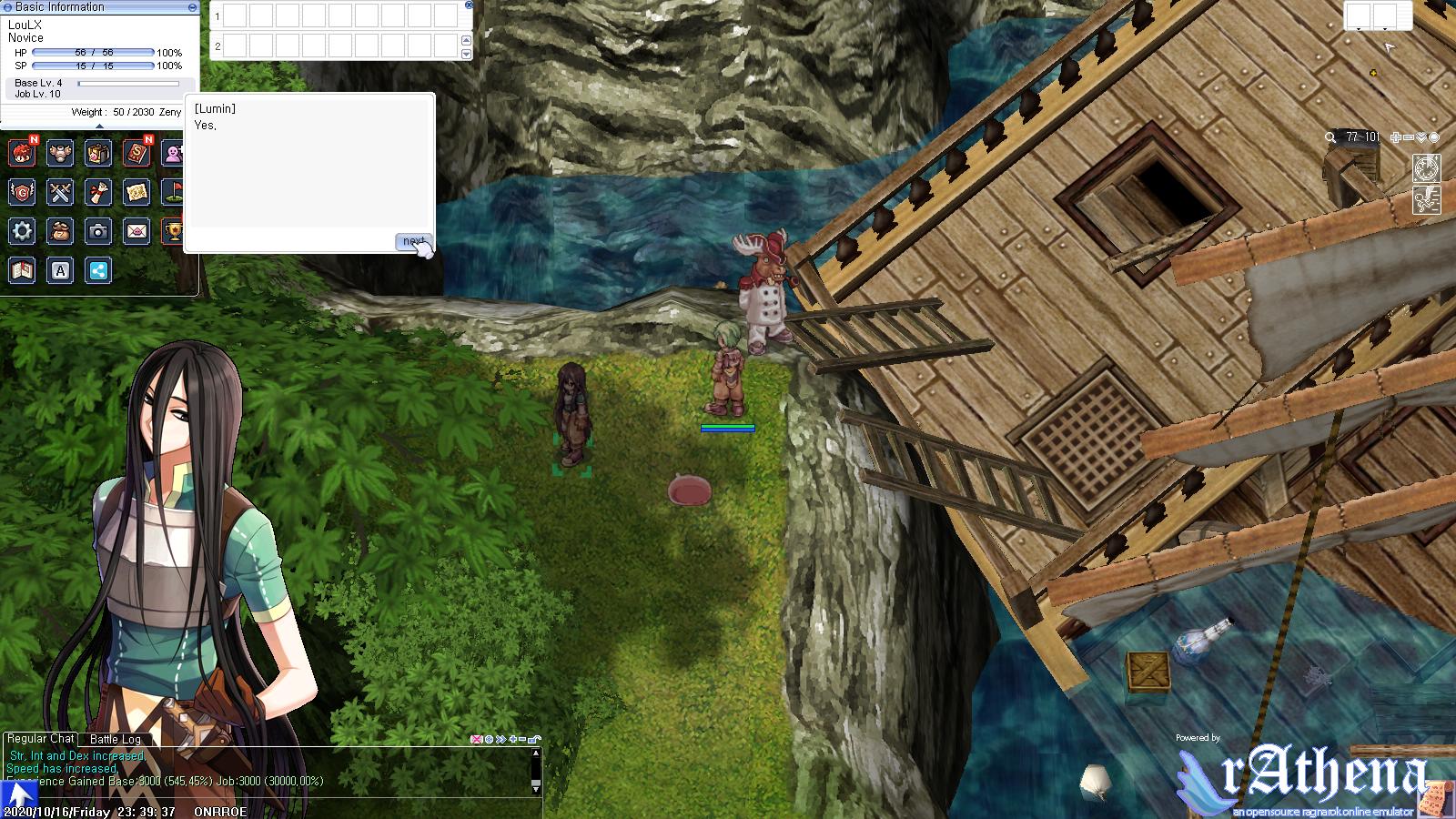The height and width of the screenshot is (819, 1456).
Task: Open the Adventurer's handbook icon
Action: click(x=21, y=270)
